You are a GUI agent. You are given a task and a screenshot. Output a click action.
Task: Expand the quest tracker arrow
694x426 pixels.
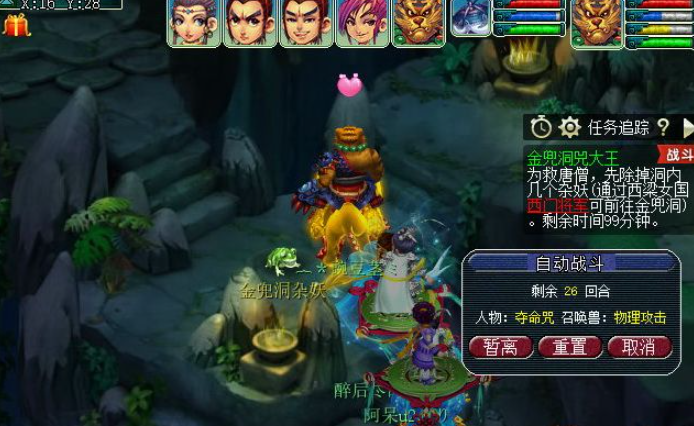[x=687, y=127]
